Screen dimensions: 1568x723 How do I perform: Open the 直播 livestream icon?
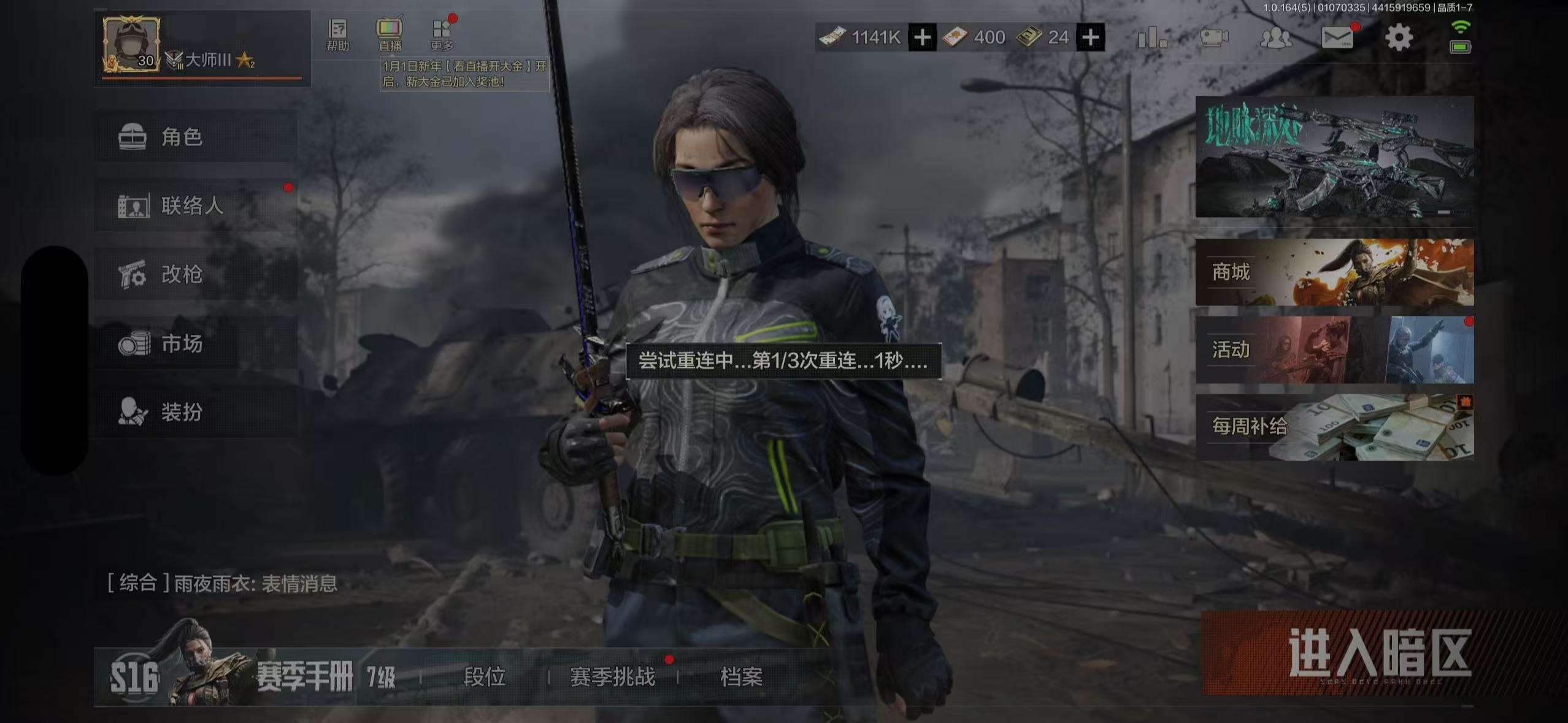(x=390, y=35)
